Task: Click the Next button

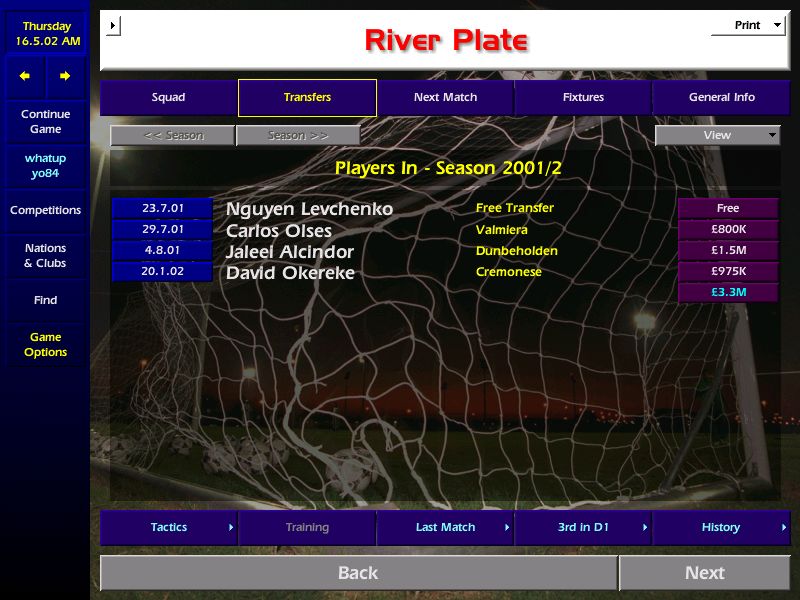Action: 704,573
